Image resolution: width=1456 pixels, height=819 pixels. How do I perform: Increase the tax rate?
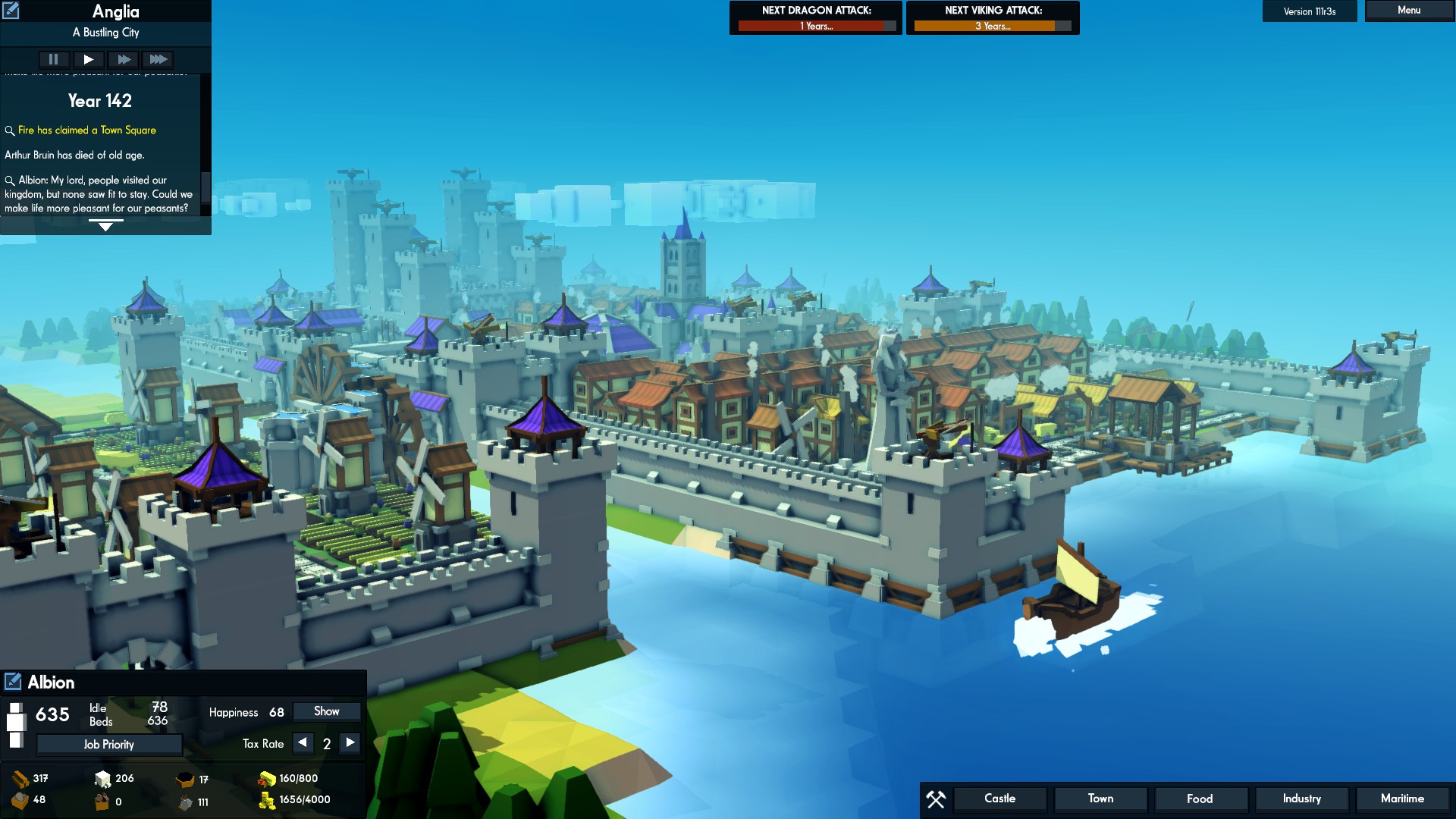[x=350, y=743]
